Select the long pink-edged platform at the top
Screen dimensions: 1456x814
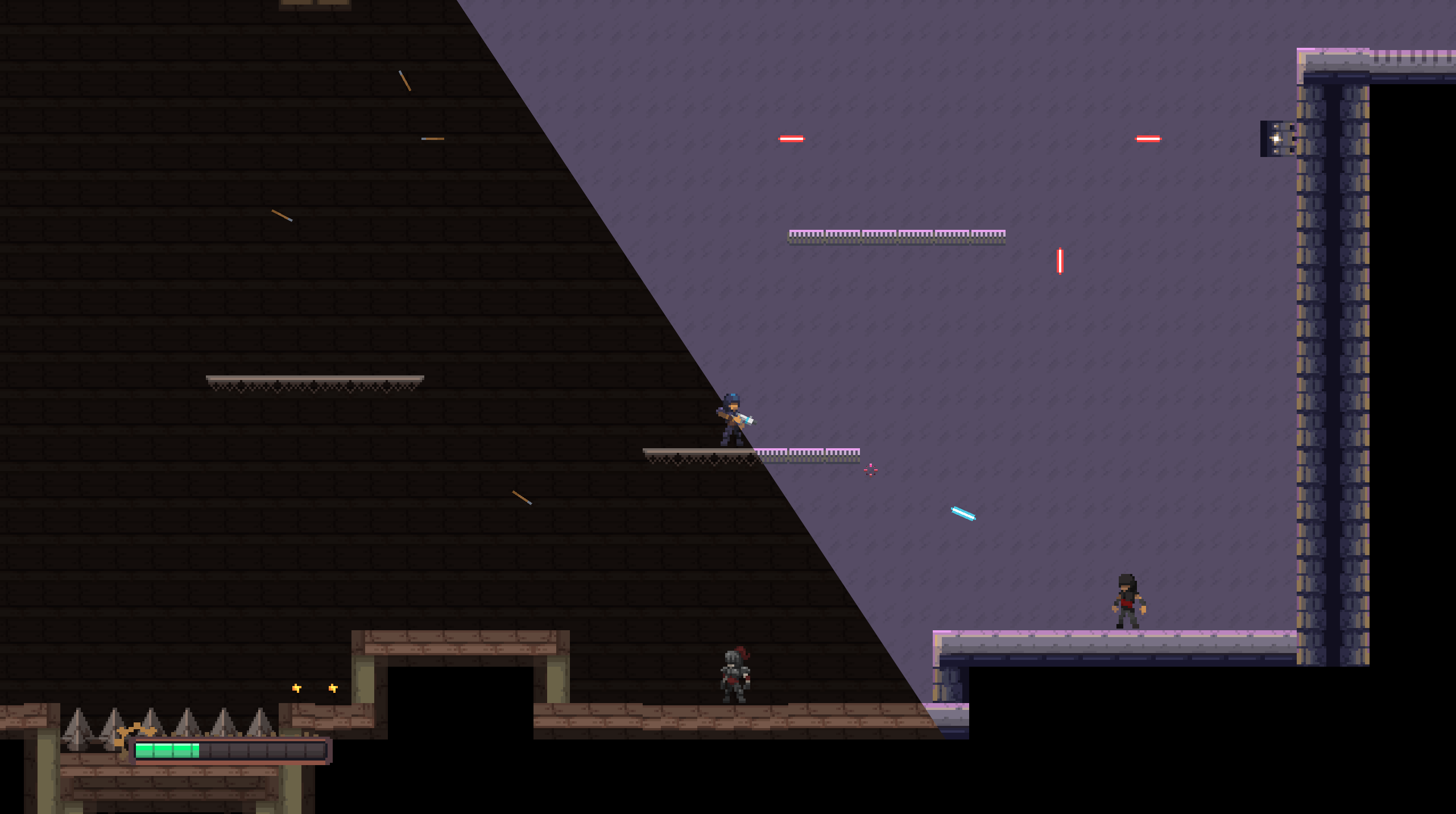[x=896, y=234]
